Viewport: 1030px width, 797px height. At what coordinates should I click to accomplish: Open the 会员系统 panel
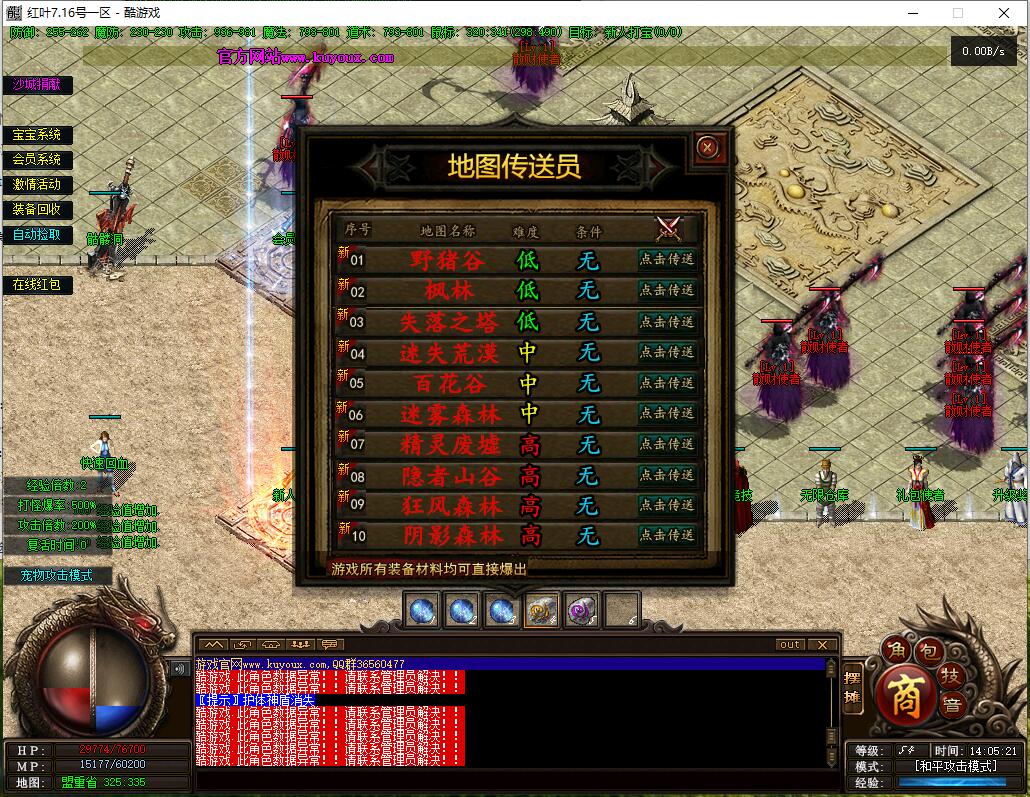(x=37, y=160)
